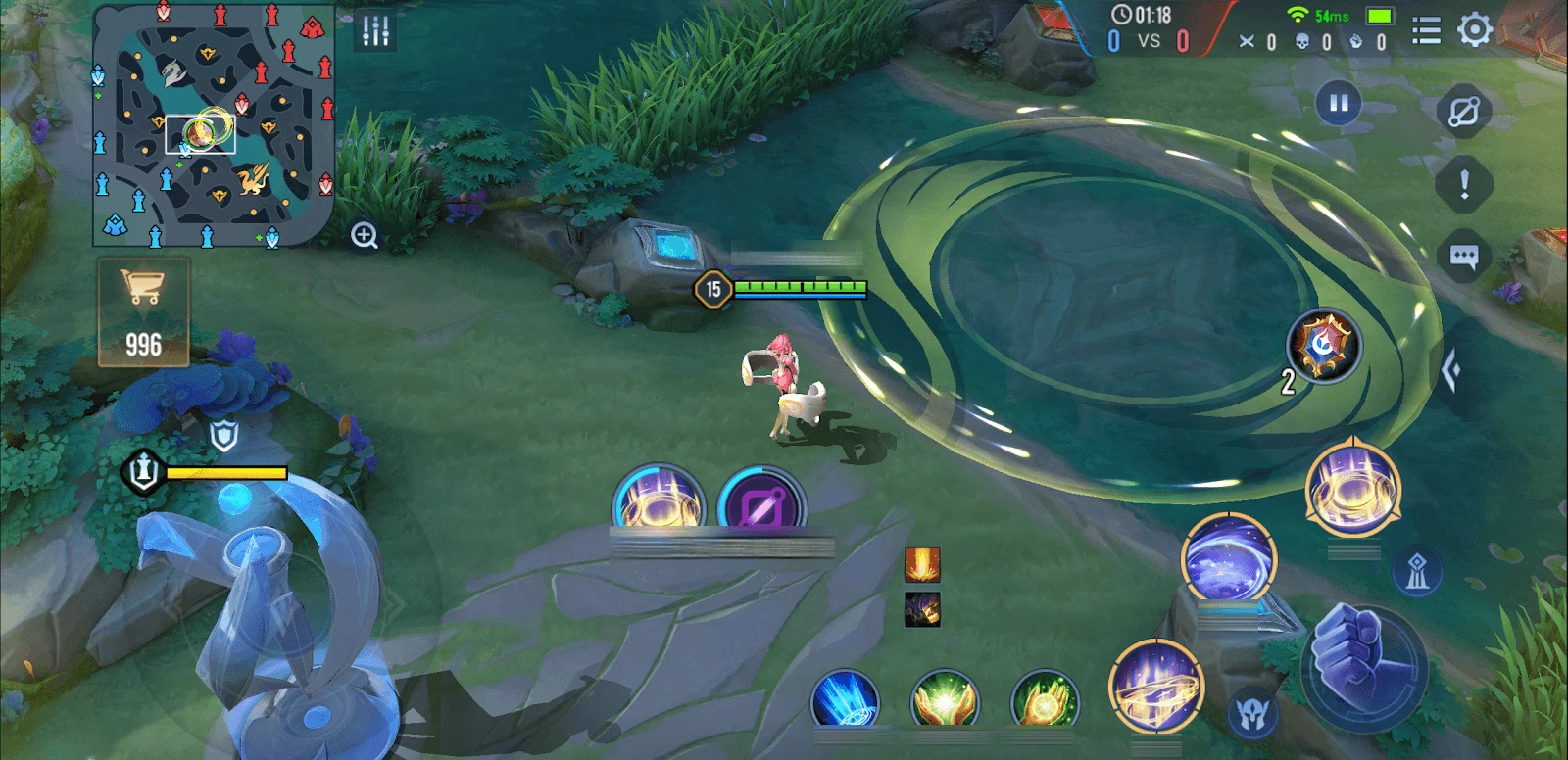
Task: Open the scoreboard list icon
Action: pyautogui.click(x=1426, y=32)
